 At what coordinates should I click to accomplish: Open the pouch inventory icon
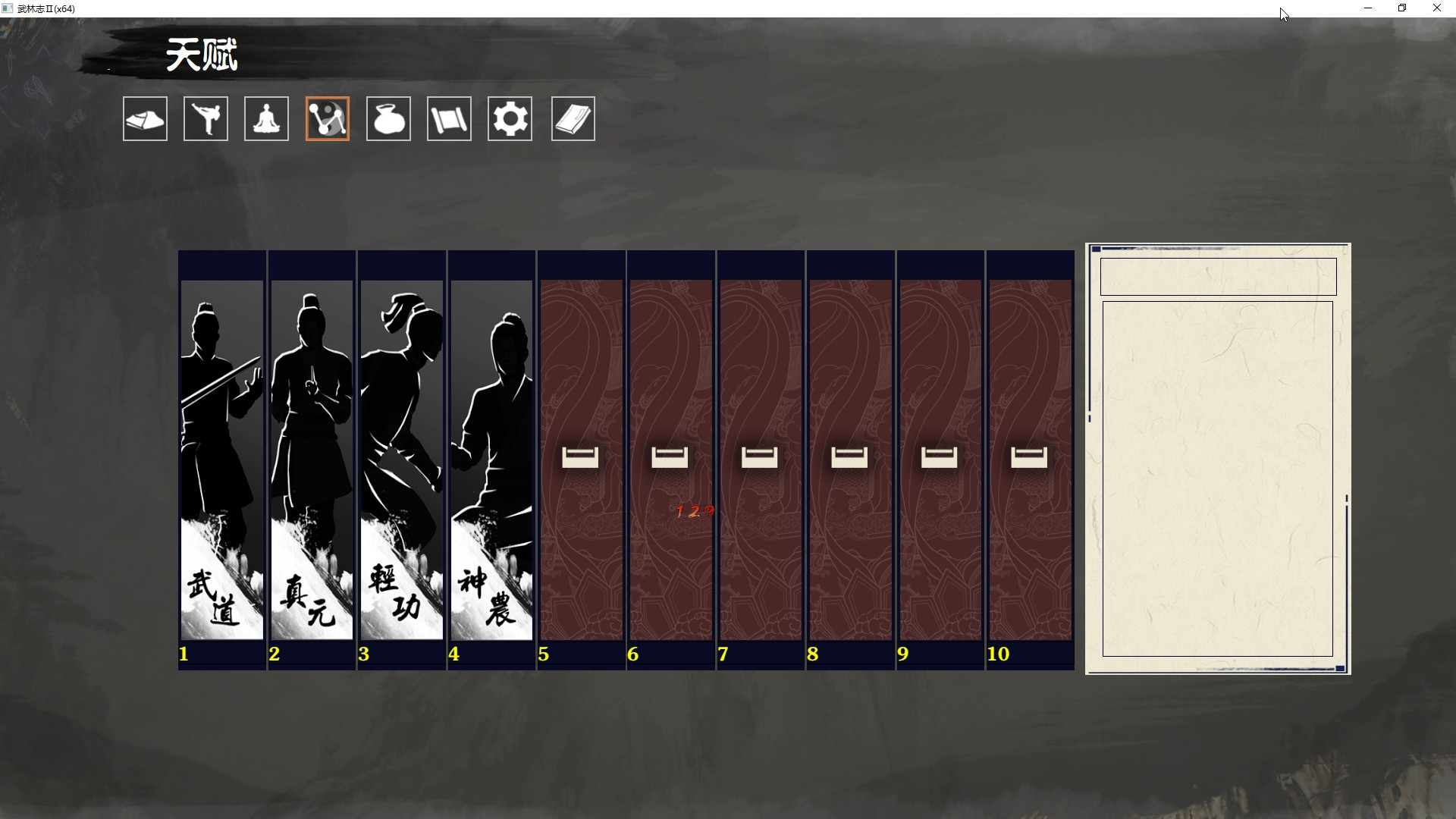388,118
